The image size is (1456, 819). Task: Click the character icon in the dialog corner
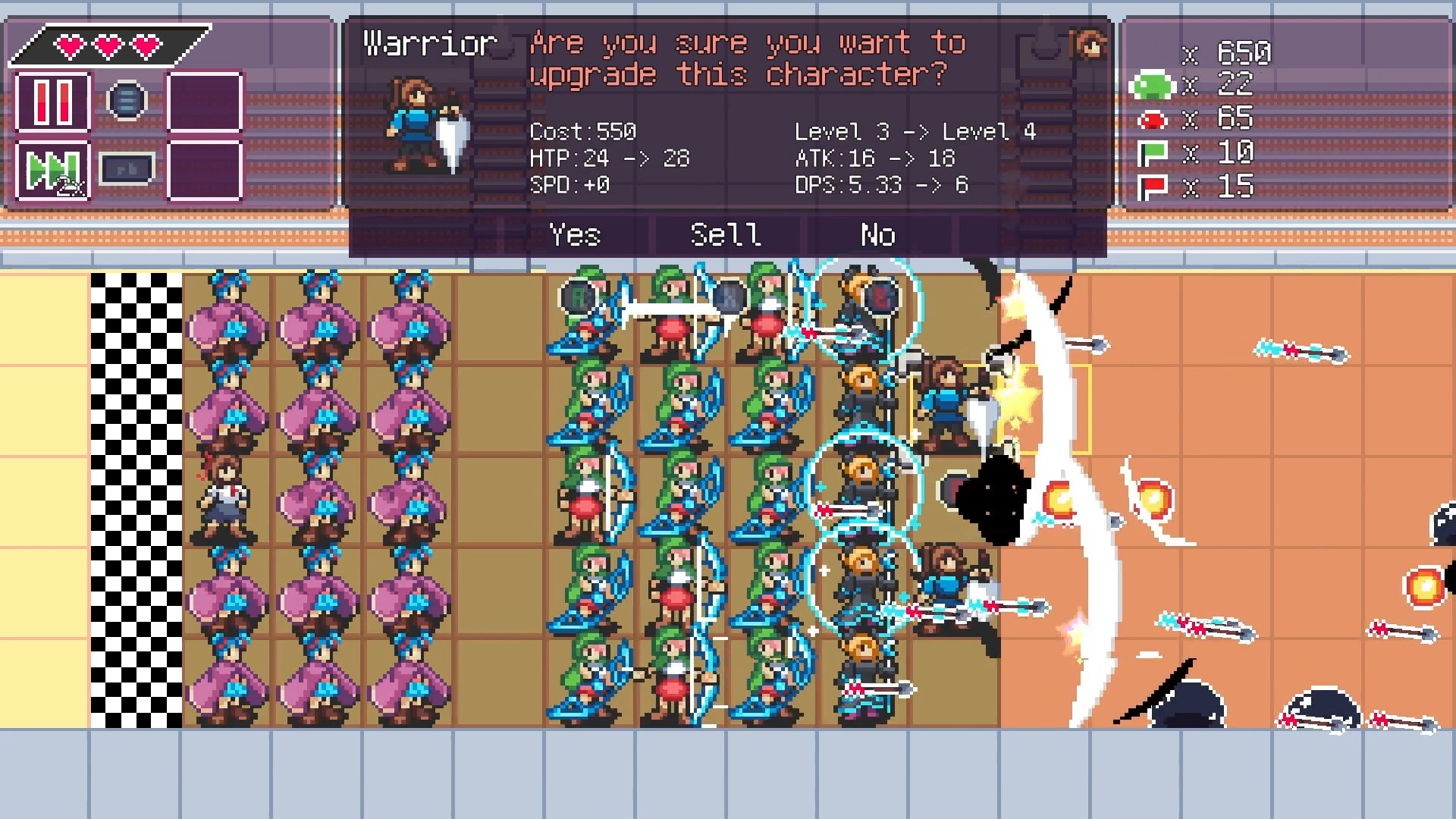(x=1090, y=43)
